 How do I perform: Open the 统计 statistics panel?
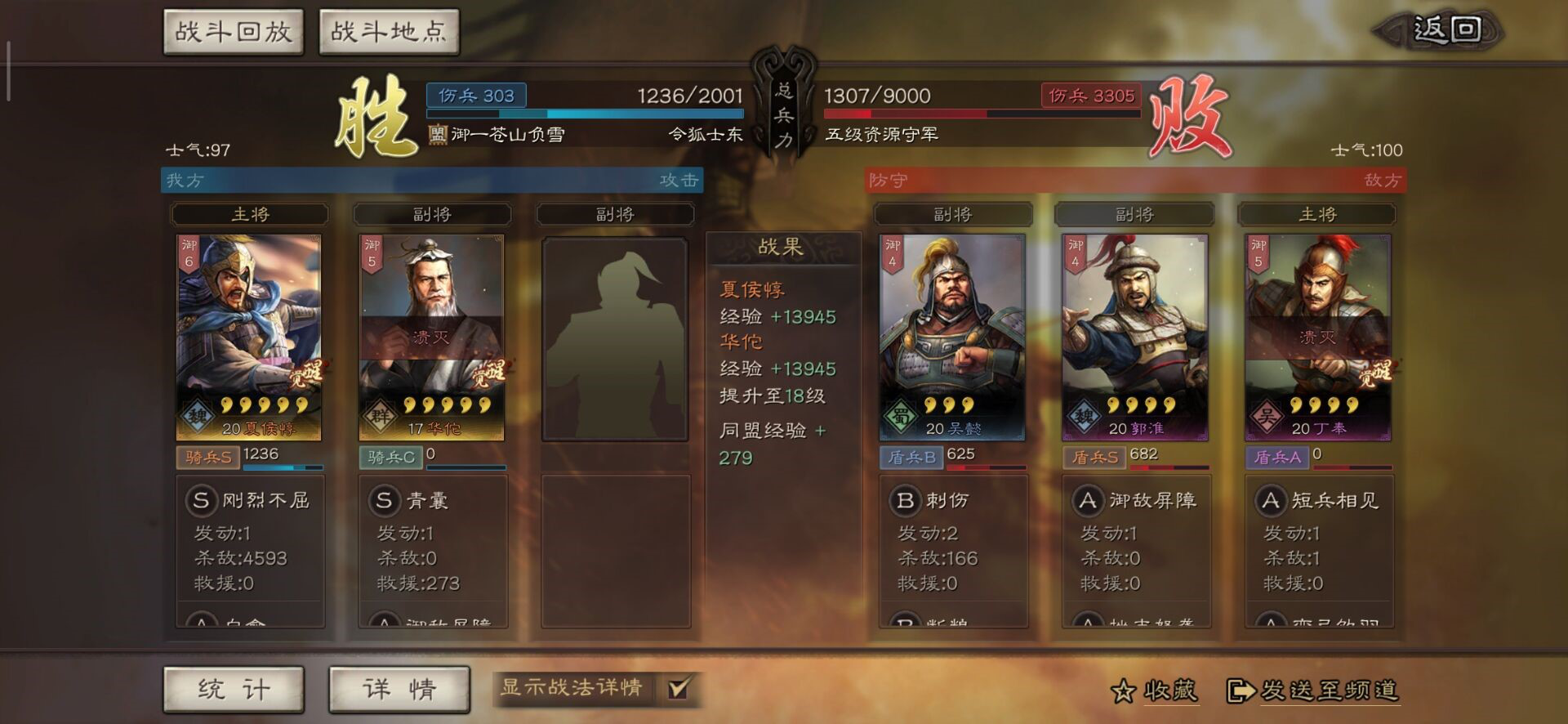[234, 690]
